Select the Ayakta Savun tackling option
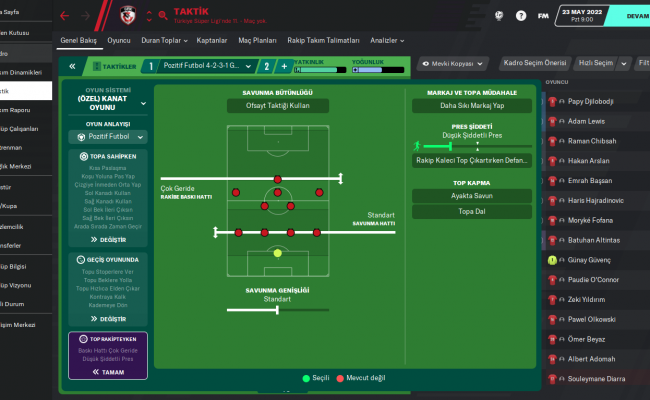Viewport: 650px width, 400px height. click(x=471, y=195)
